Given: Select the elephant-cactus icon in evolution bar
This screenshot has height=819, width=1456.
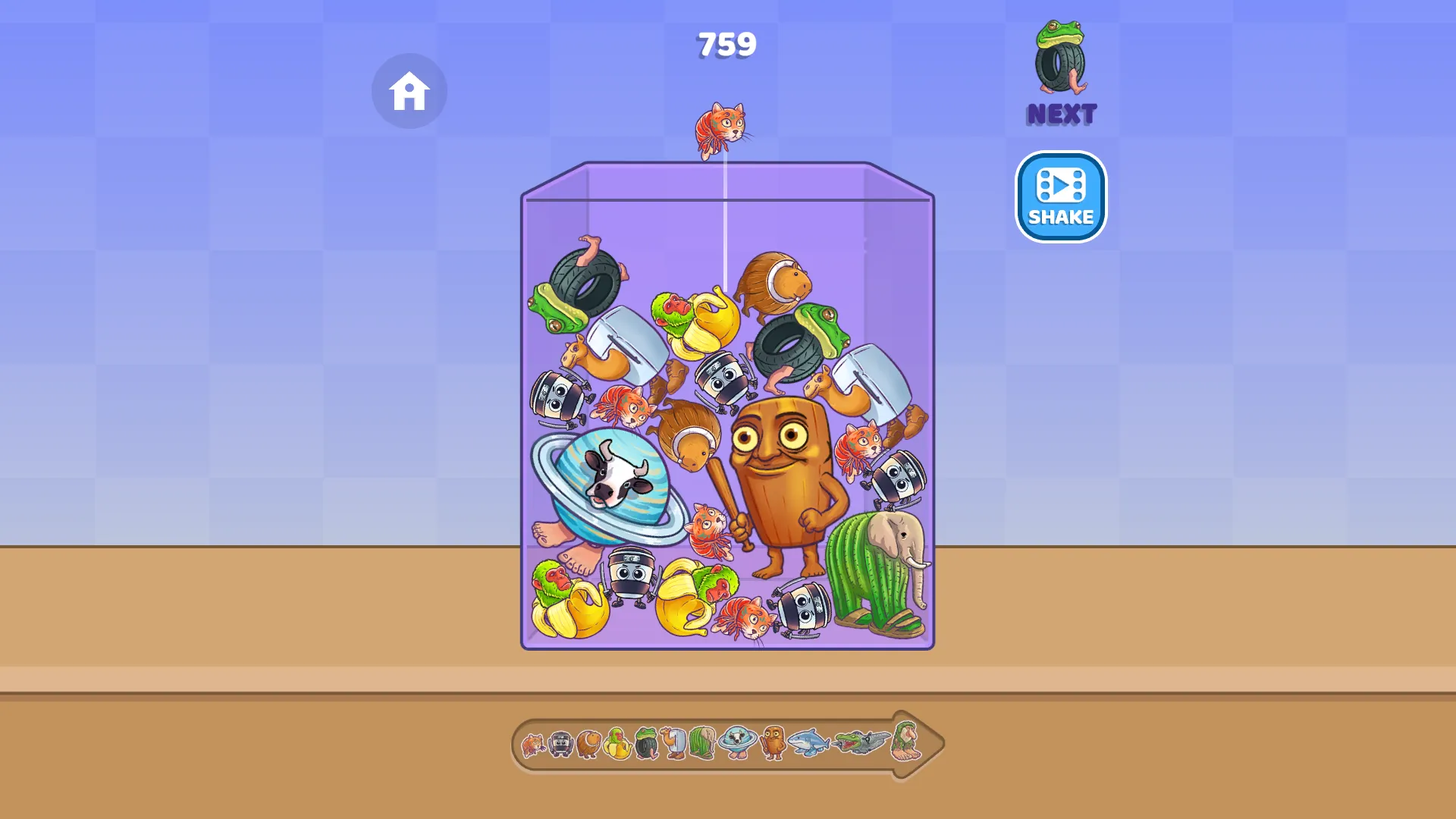Looking at the screenshot, I should [701, 743].
